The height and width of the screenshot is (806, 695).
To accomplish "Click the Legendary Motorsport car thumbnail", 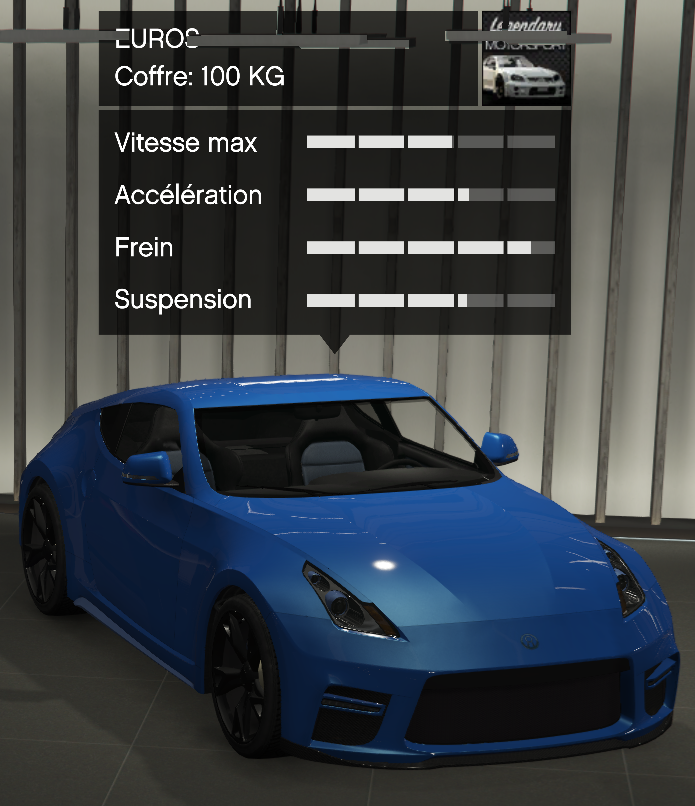I will point(526,60).
